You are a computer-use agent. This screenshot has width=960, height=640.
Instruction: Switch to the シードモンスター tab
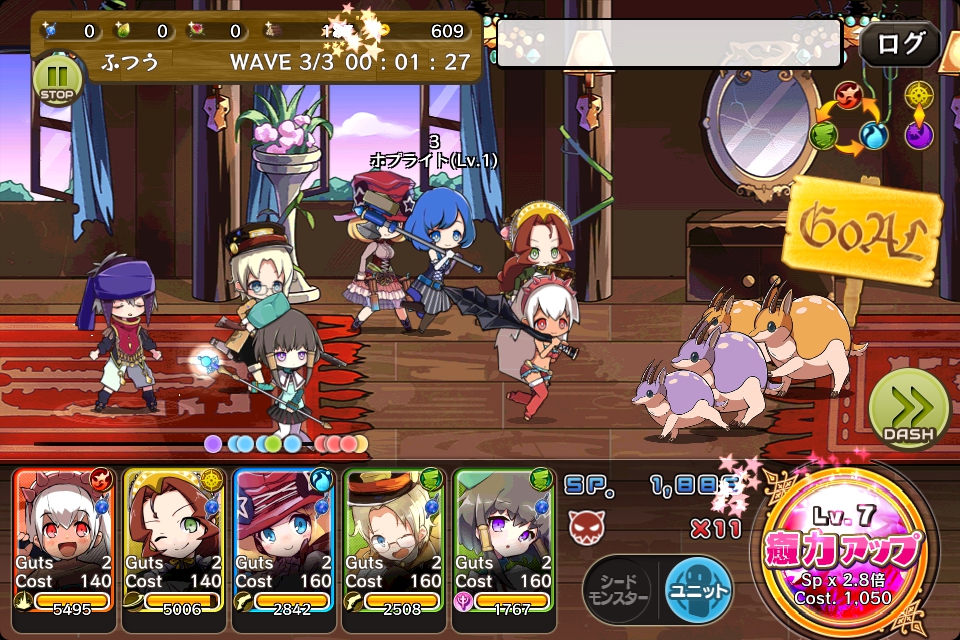point(617,584)
